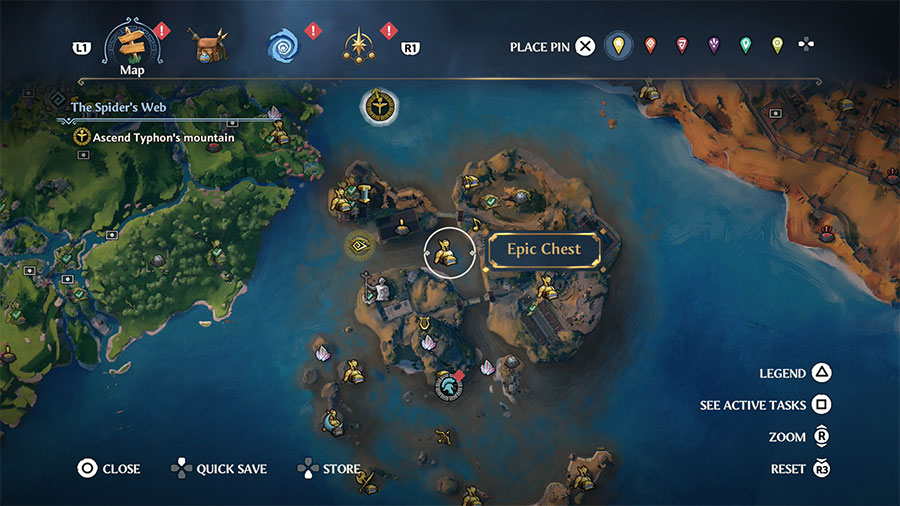Select the lime green map pin

click(x=777, y=45)
